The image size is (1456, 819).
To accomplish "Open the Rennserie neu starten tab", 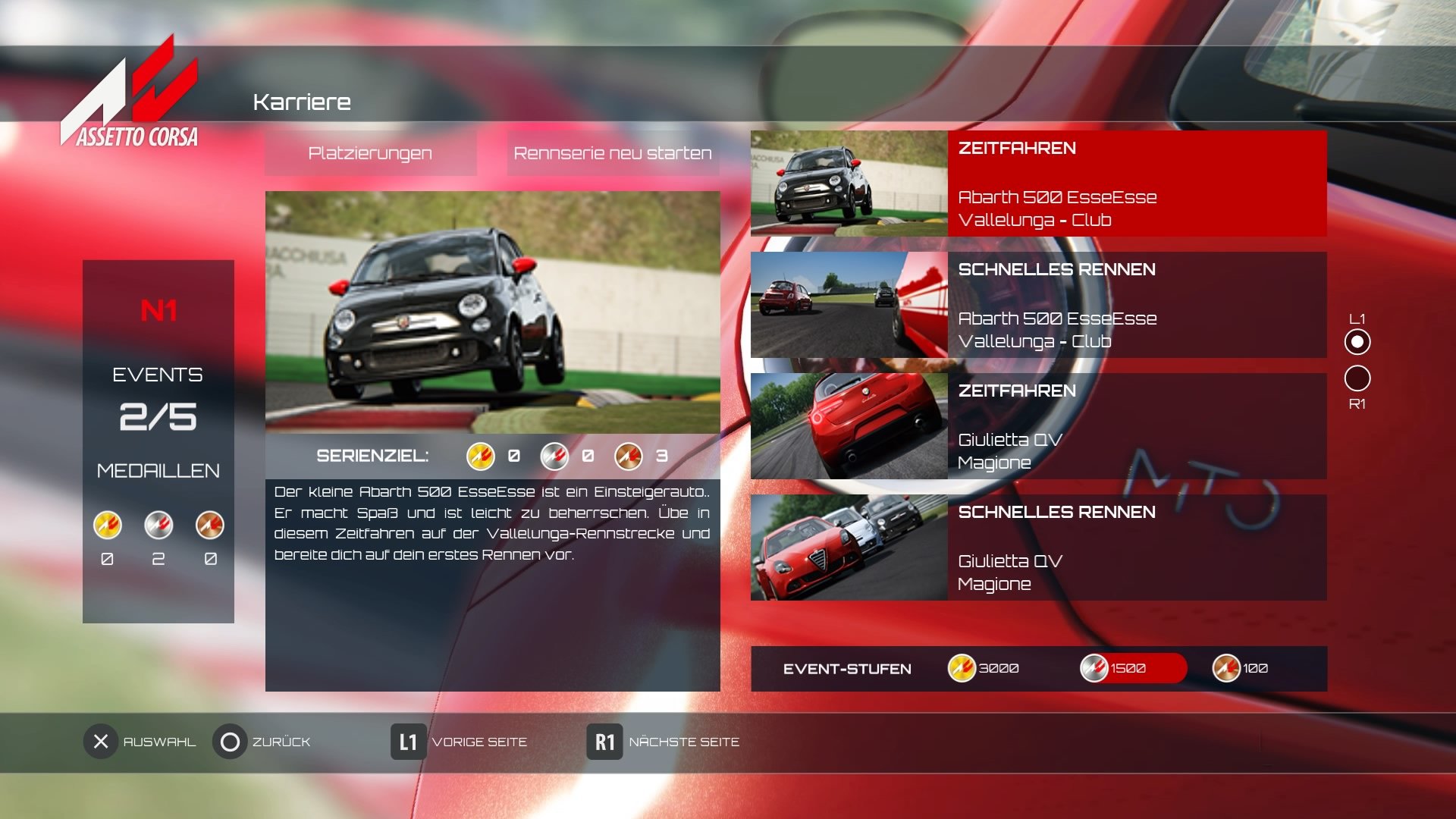I will pyautogui.click(x=613, y=153).
